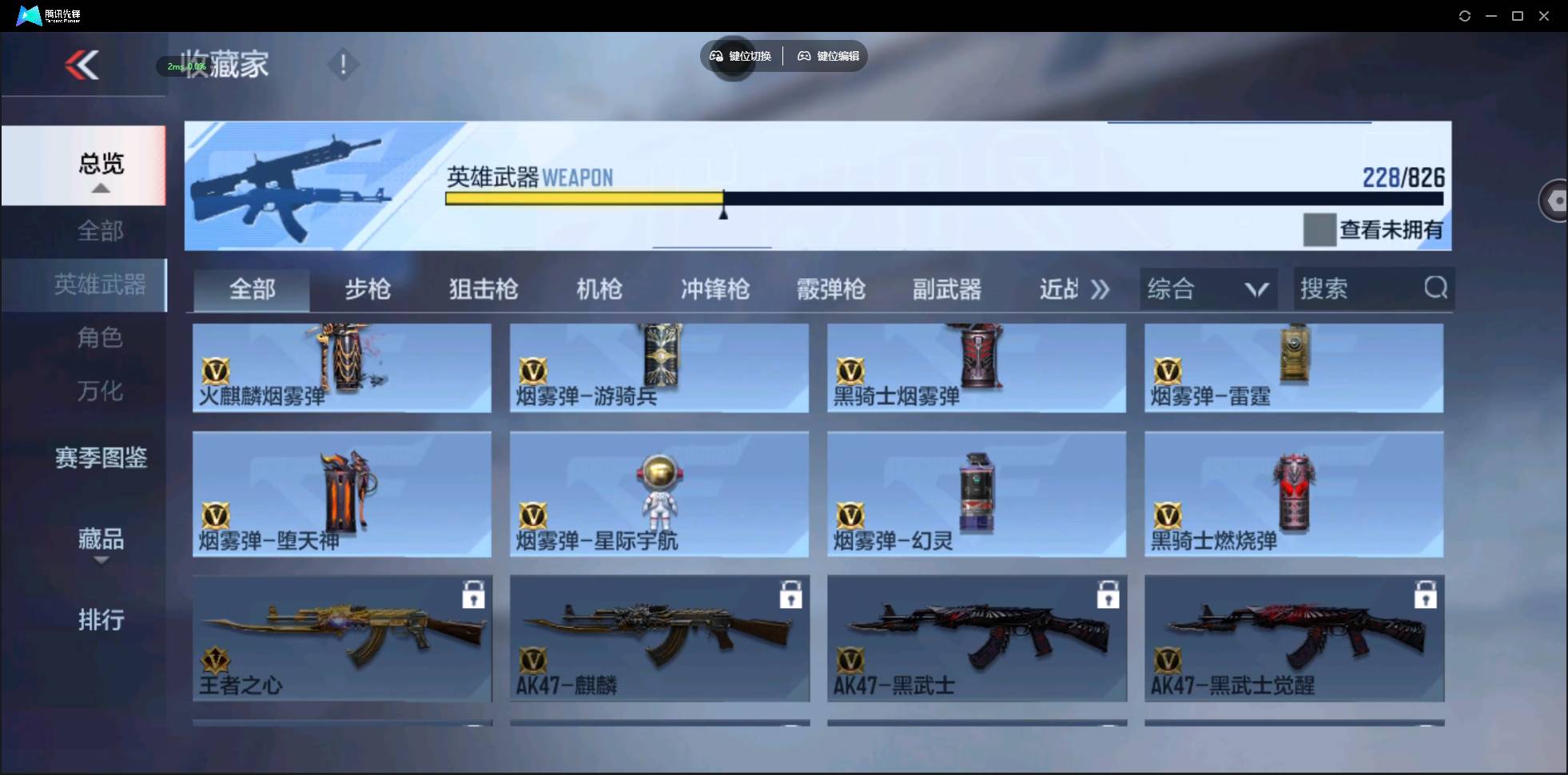Click the lock icon on AK47-麒麟
Screen dimensions: 1568x775
click(x=791, y=594)
